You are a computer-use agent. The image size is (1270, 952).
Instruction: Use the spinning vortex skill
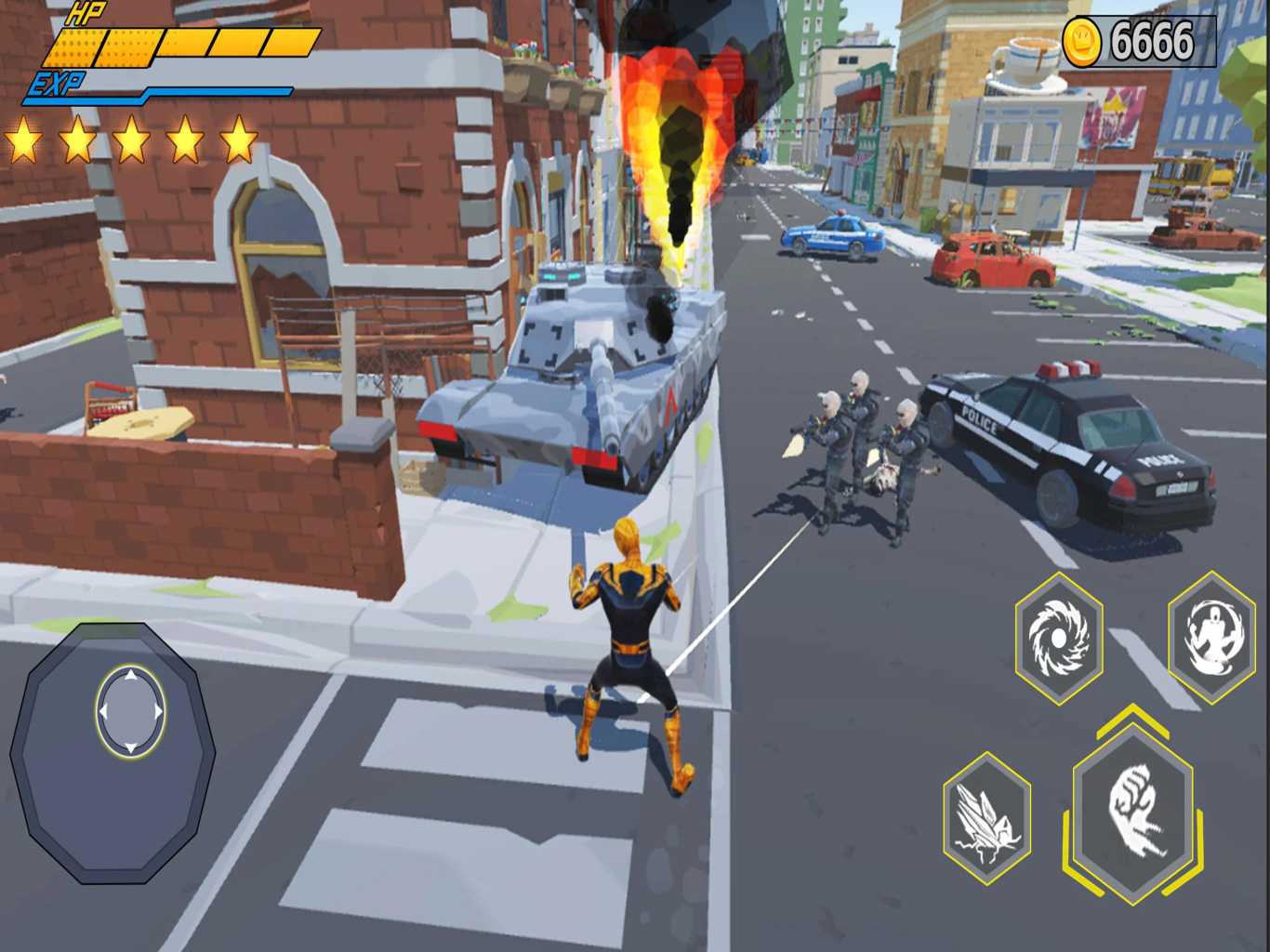pyautogui.click(x=1059, y=639)
